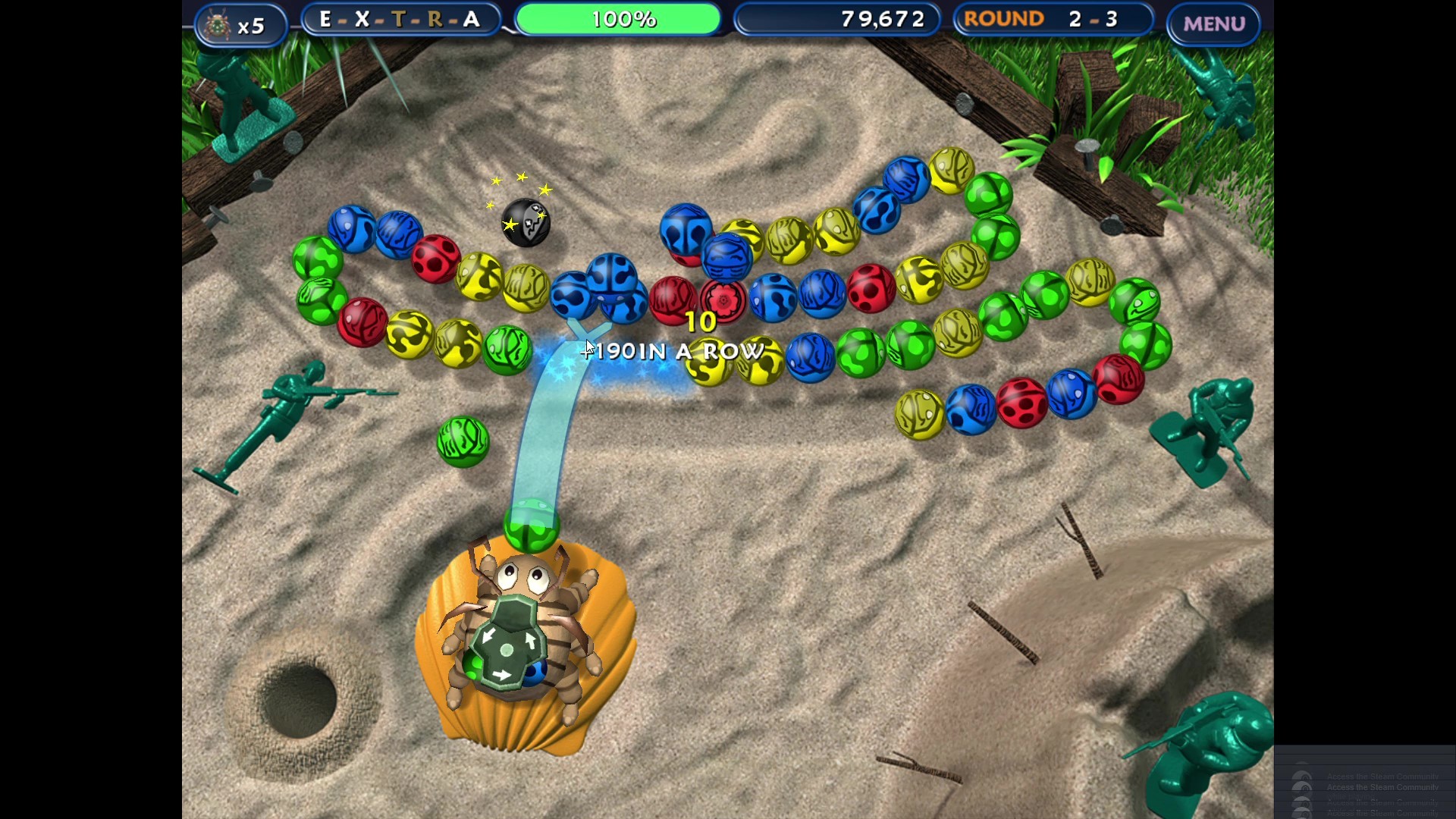
Task: Open the MENU in the top right corner
Action: click(1213, 23)
